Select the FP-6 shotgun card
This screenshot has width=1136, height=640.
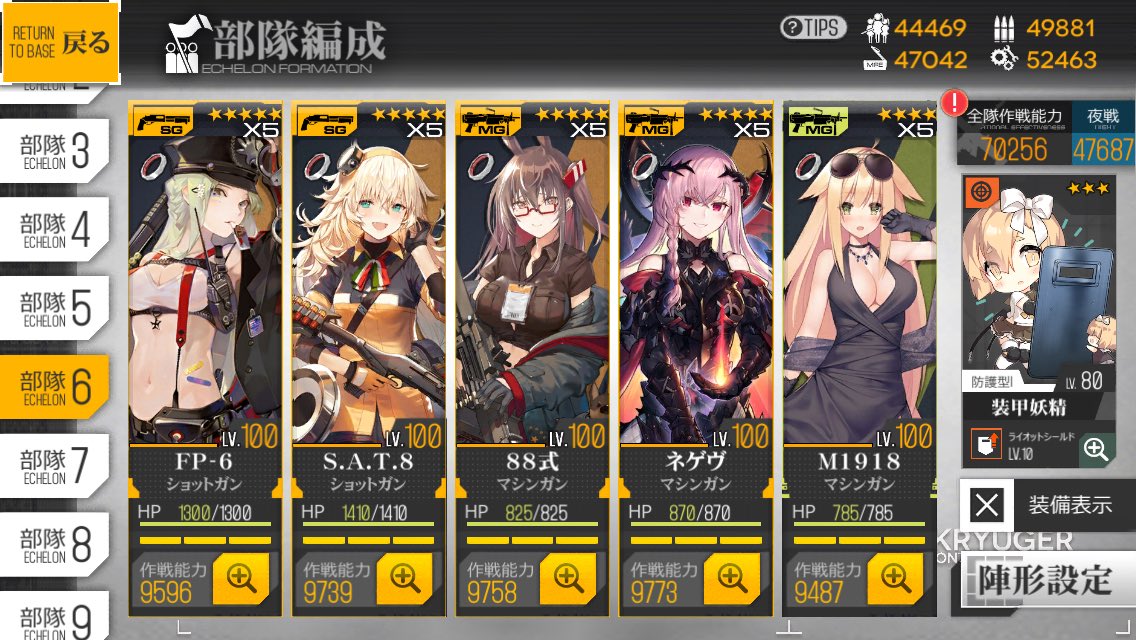click(205, 290)
